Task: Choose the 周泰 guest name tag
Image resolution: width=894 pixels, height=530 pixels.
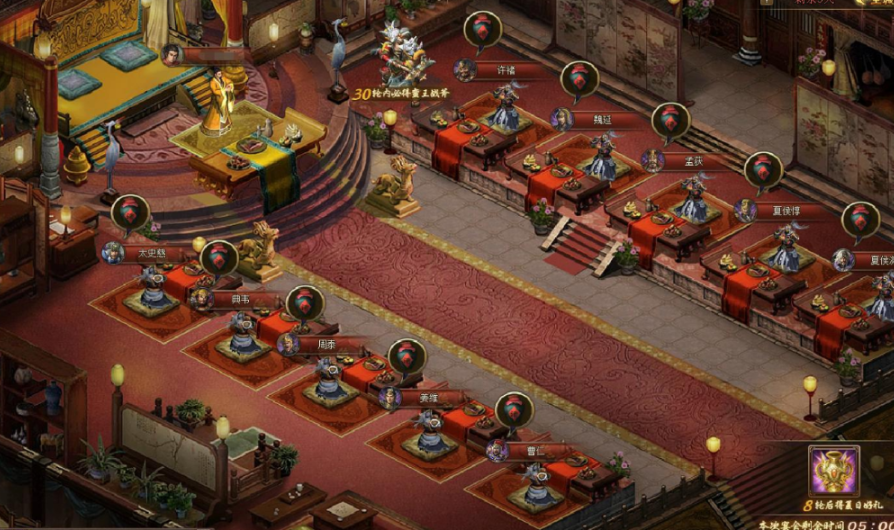Action: tap(327, 345)
